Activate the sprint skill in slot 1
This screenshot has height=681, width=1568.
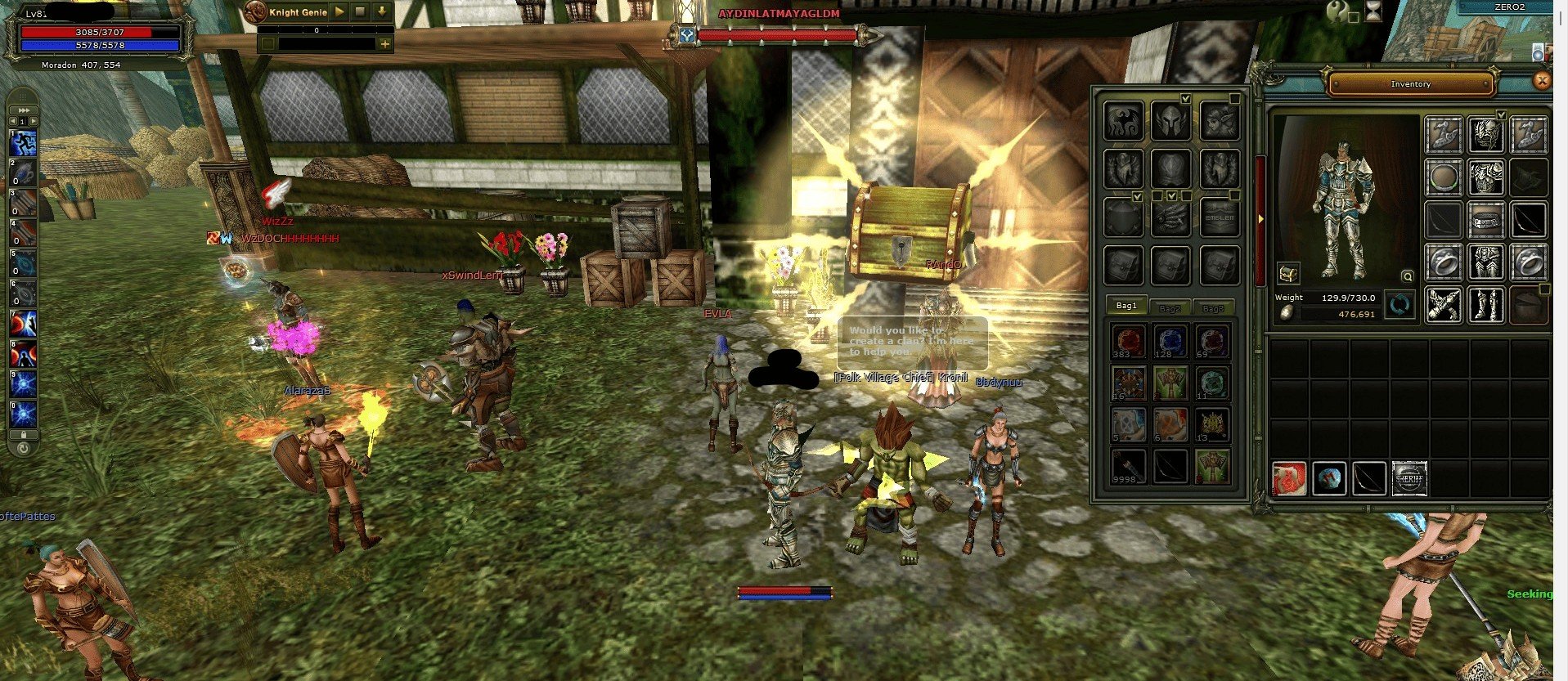(x=22, y=145)
